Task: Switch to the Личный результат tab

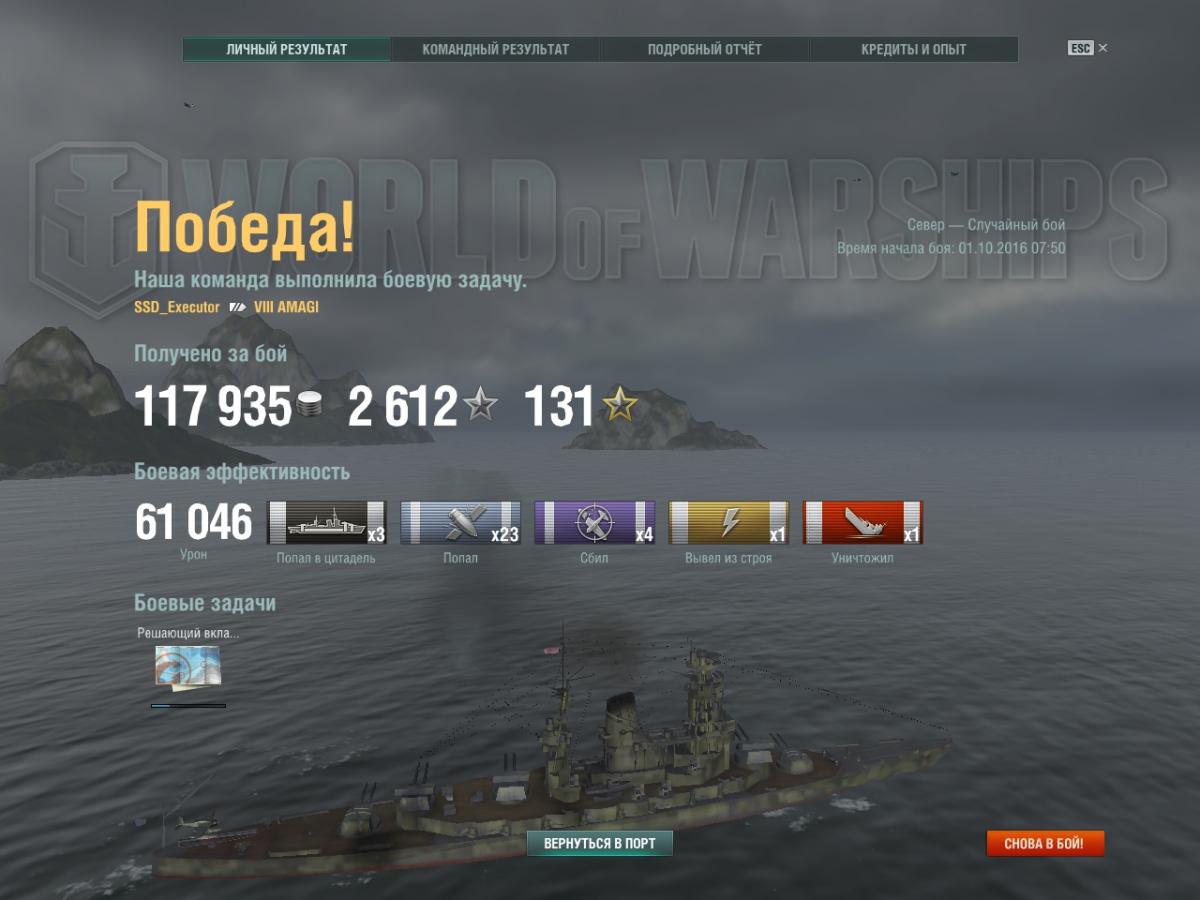Action: tap(286, 49)
